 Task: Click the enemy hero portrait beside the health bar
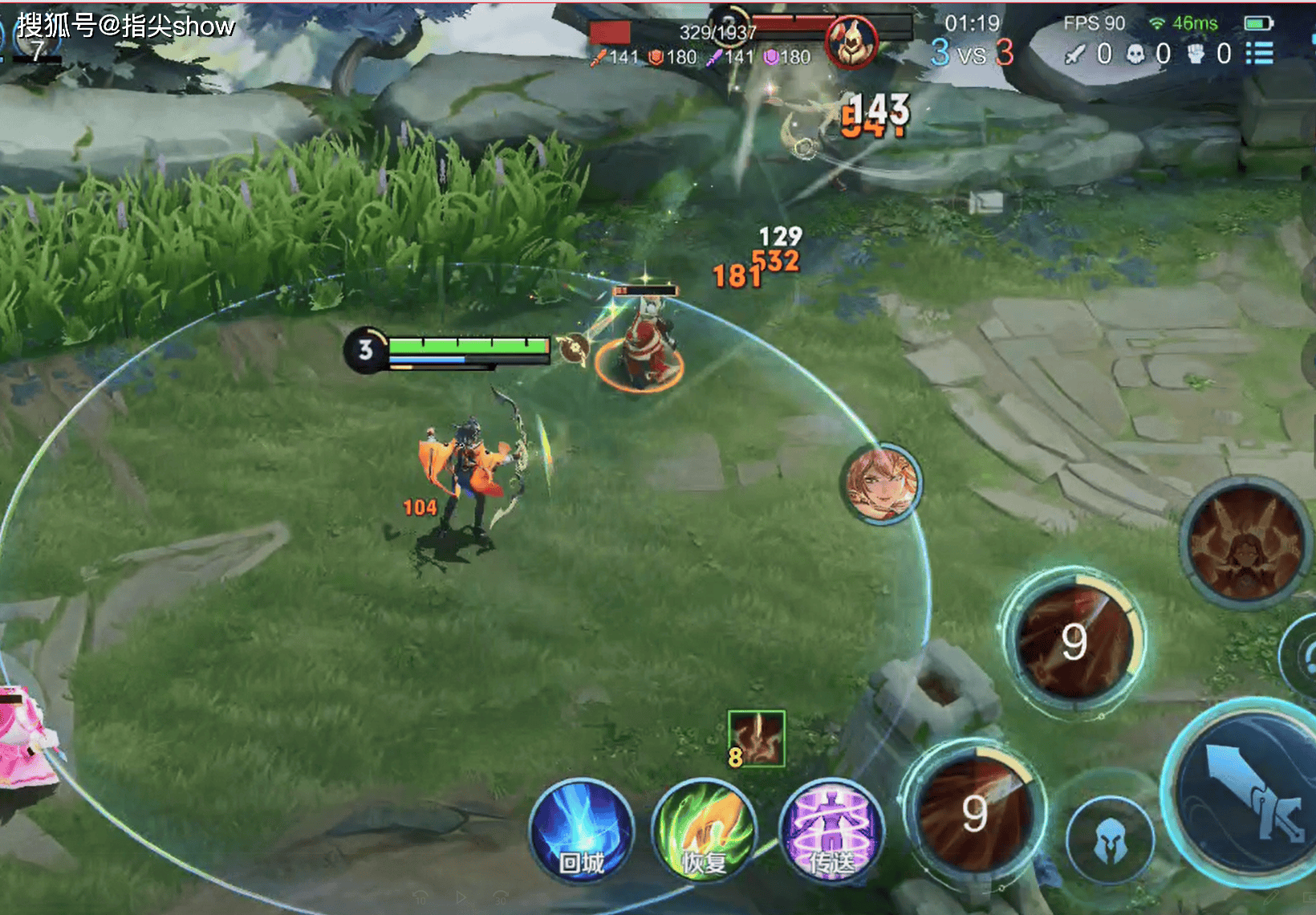click(852, 42)
